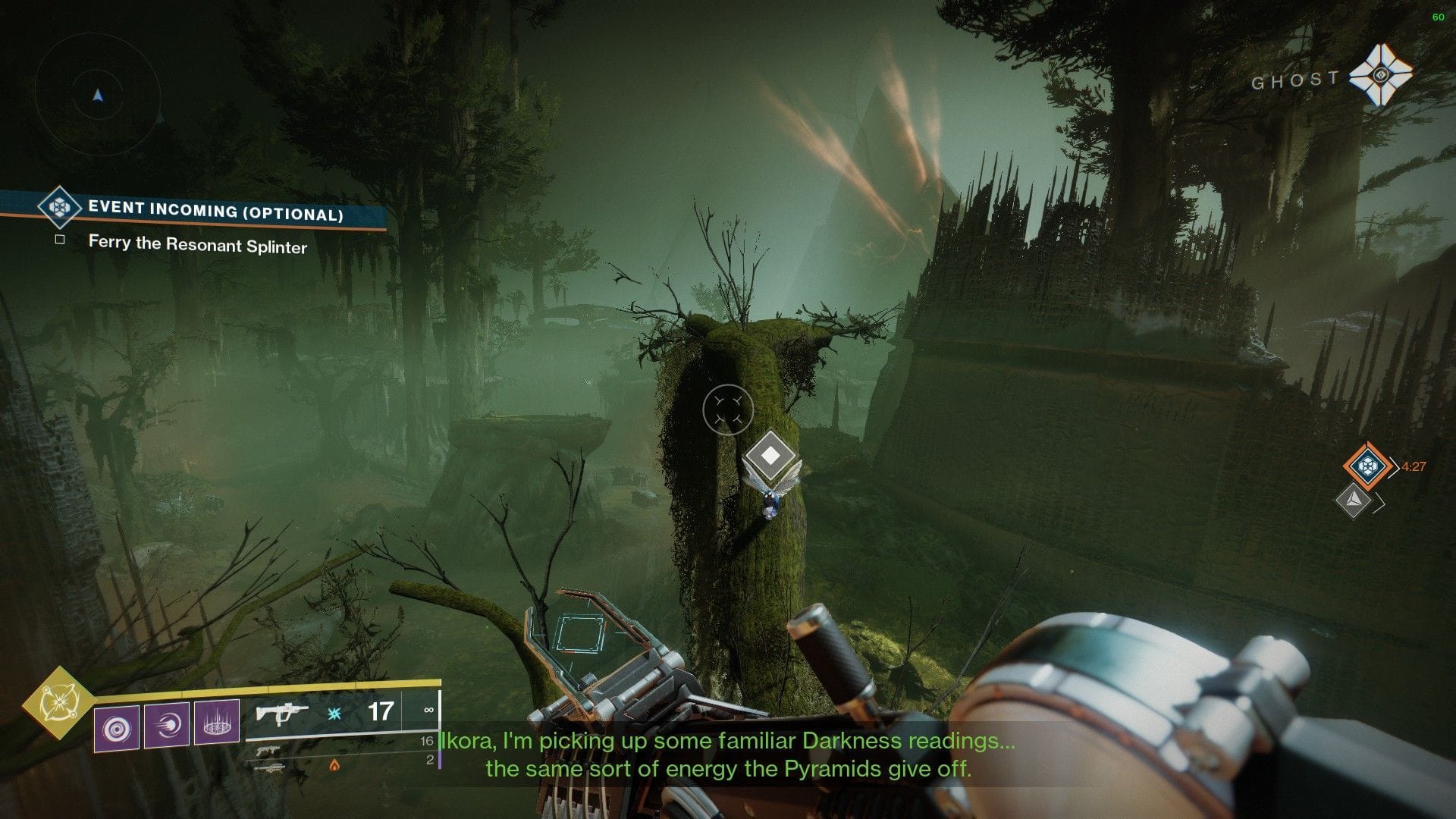Screen dimensions: 1456x819
Task: Expand the chevron beside the 4:27 timer
Action: click(1395, 467)
